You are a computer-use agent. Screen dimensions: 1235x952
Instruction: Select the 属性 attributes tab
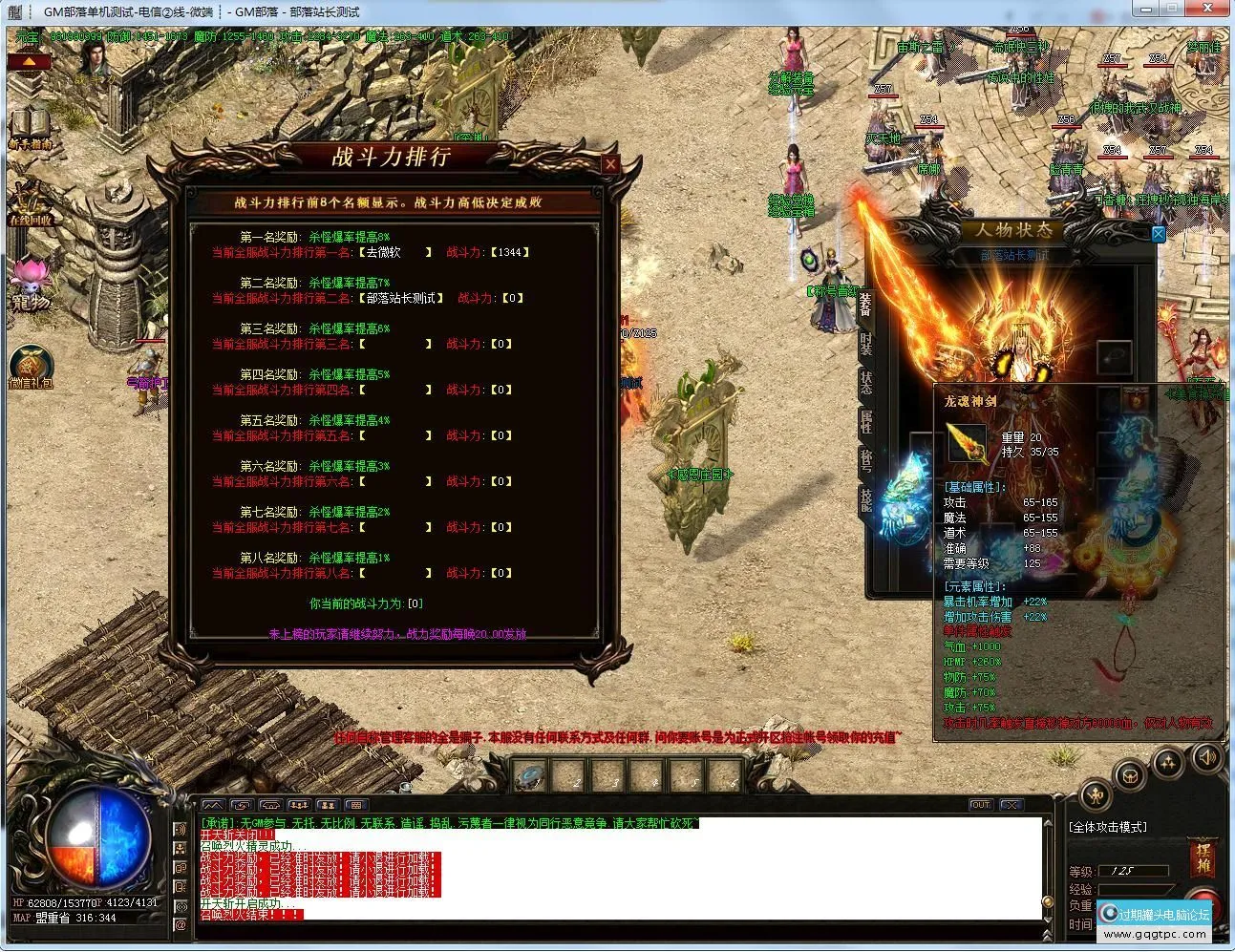(x=865, y=421)
